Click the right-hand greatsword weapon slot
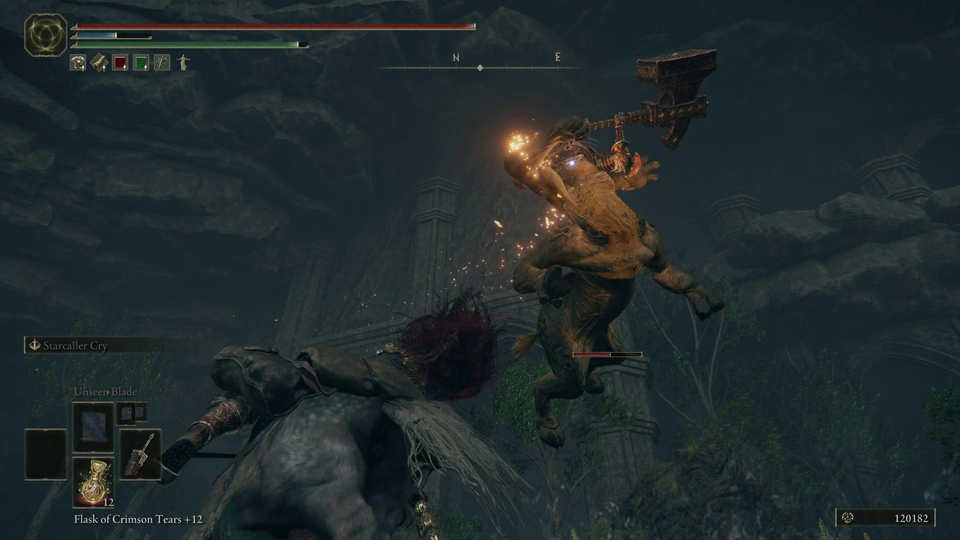The width and height of the screenshot is (960, 540). [x=140, y=454]
